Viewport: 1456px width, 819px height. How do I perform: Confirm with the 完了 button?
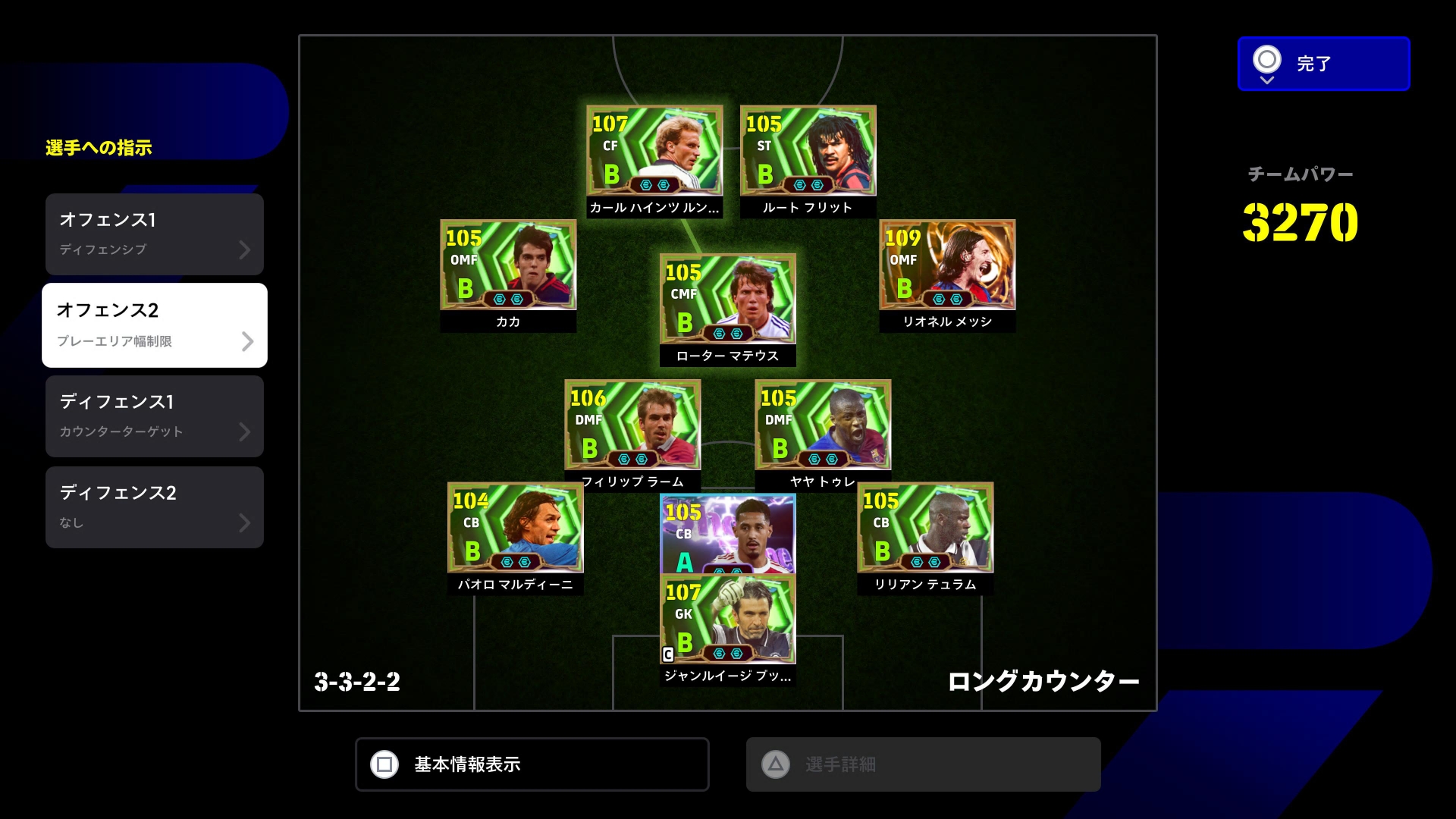click(x=1323, y=64)
